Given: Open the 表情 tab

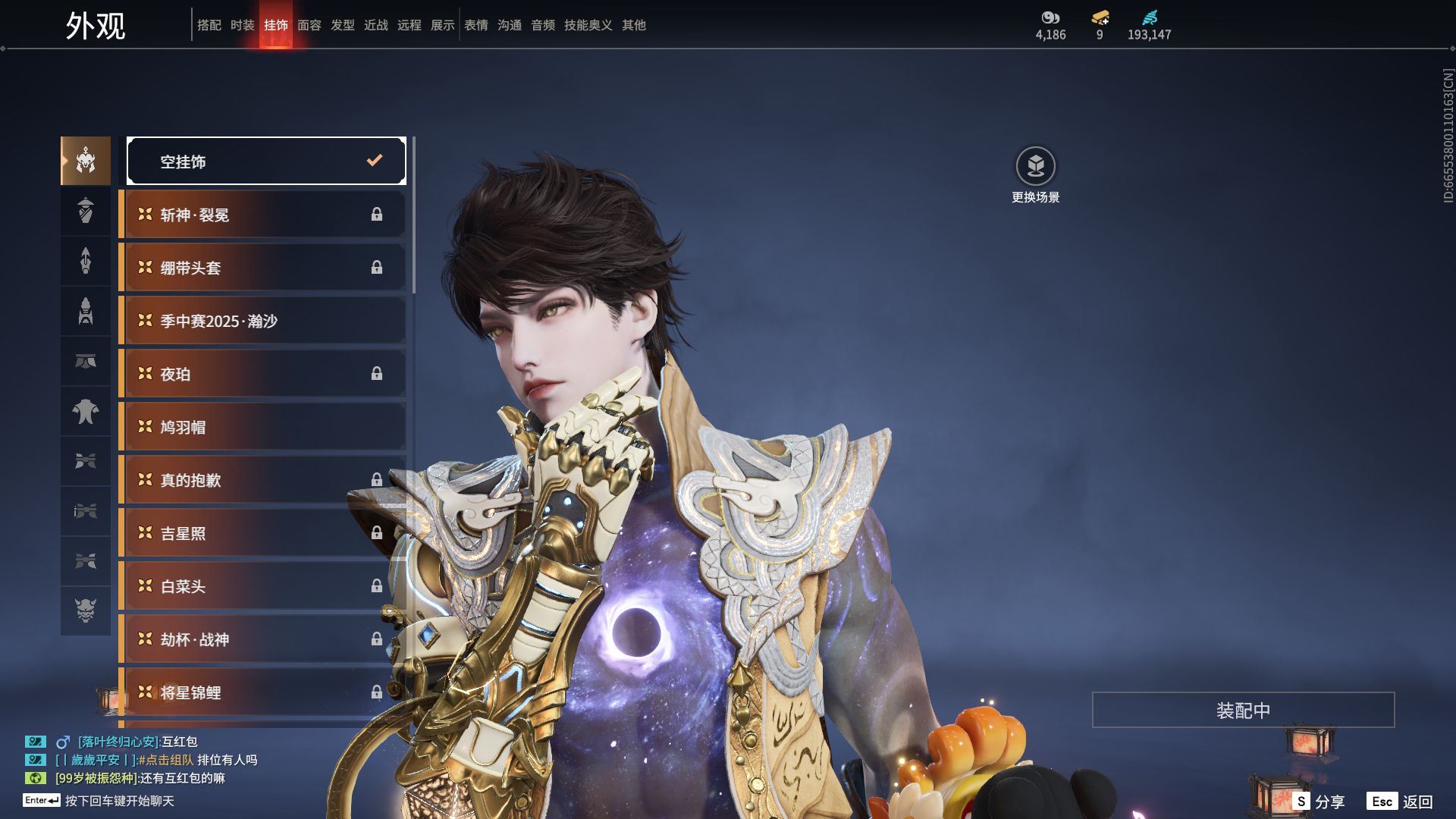Looking at the screenshot, I should pyautogui.click(x=475, y=25).
